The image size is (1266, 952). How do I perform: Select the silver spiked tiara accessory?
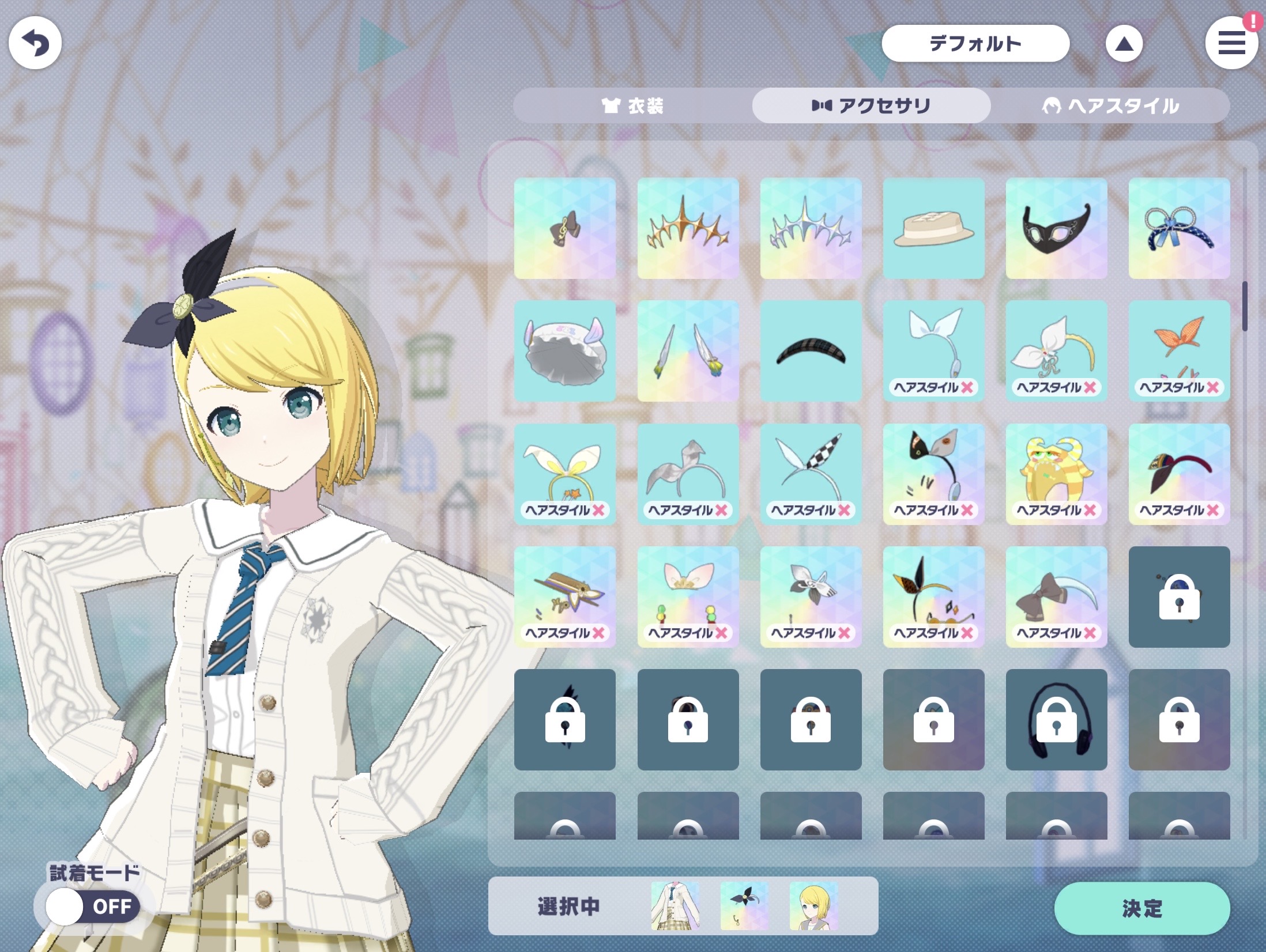click(811, 228)
